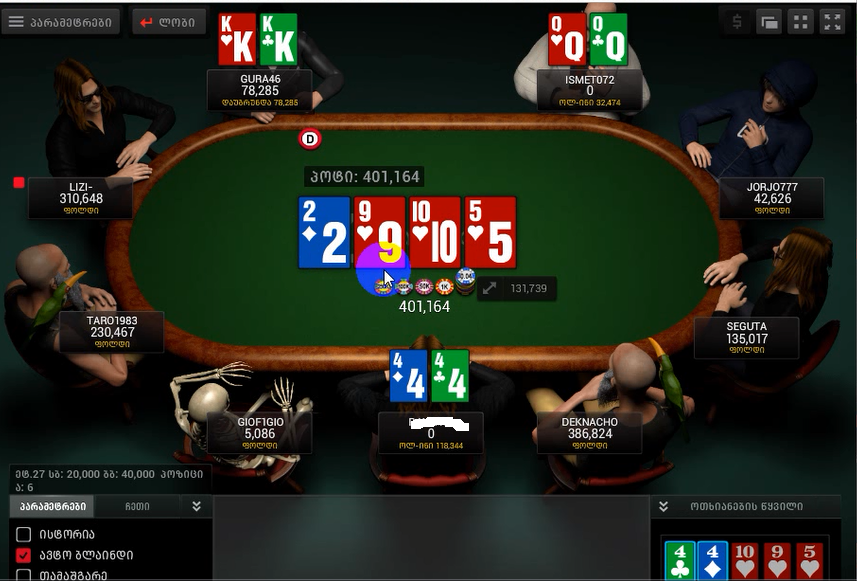Toggle the fullscreen arrows icon
The width and height of the screenshot is (857, 581).
pyautogui.click(x=832, y=22)
